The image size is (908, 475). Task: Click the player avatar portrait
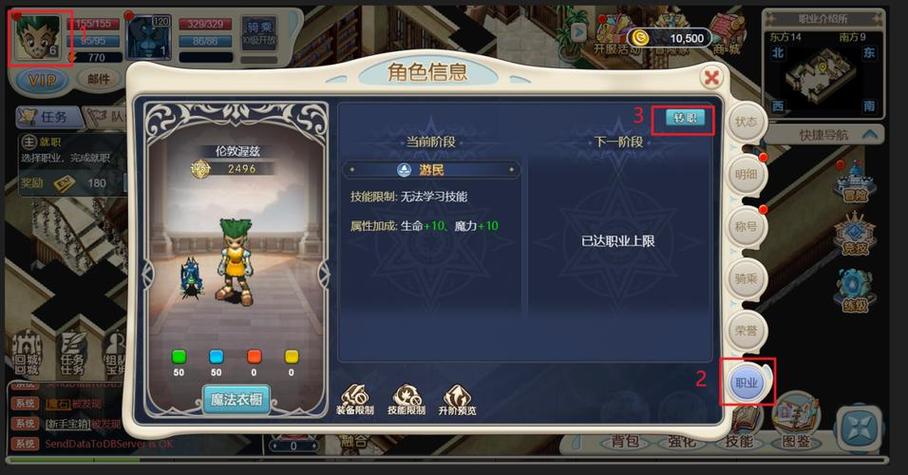coord(38,37)
